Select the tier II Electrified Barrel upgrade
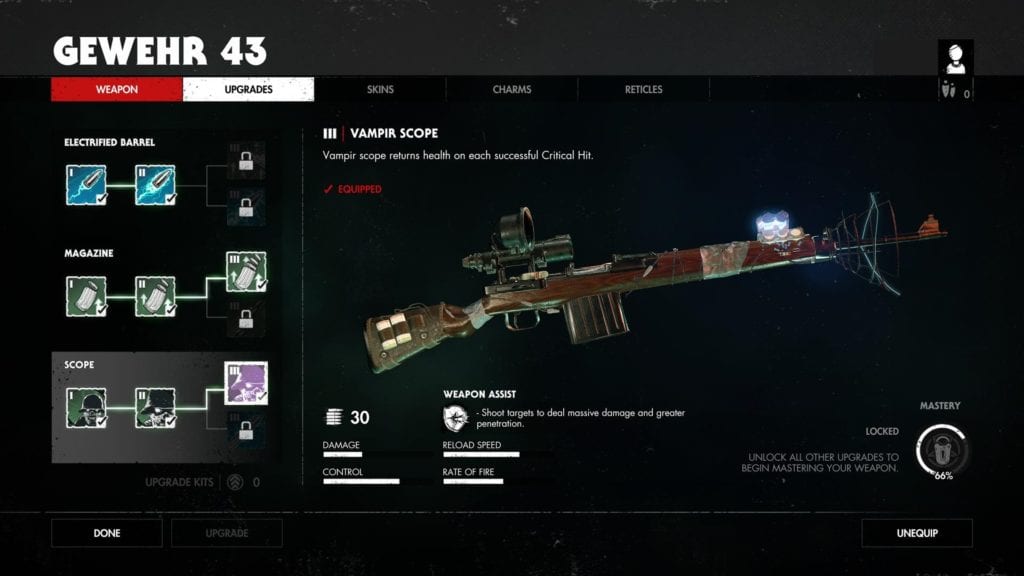This screenshot has width=1024, height=576. point(155,185)
